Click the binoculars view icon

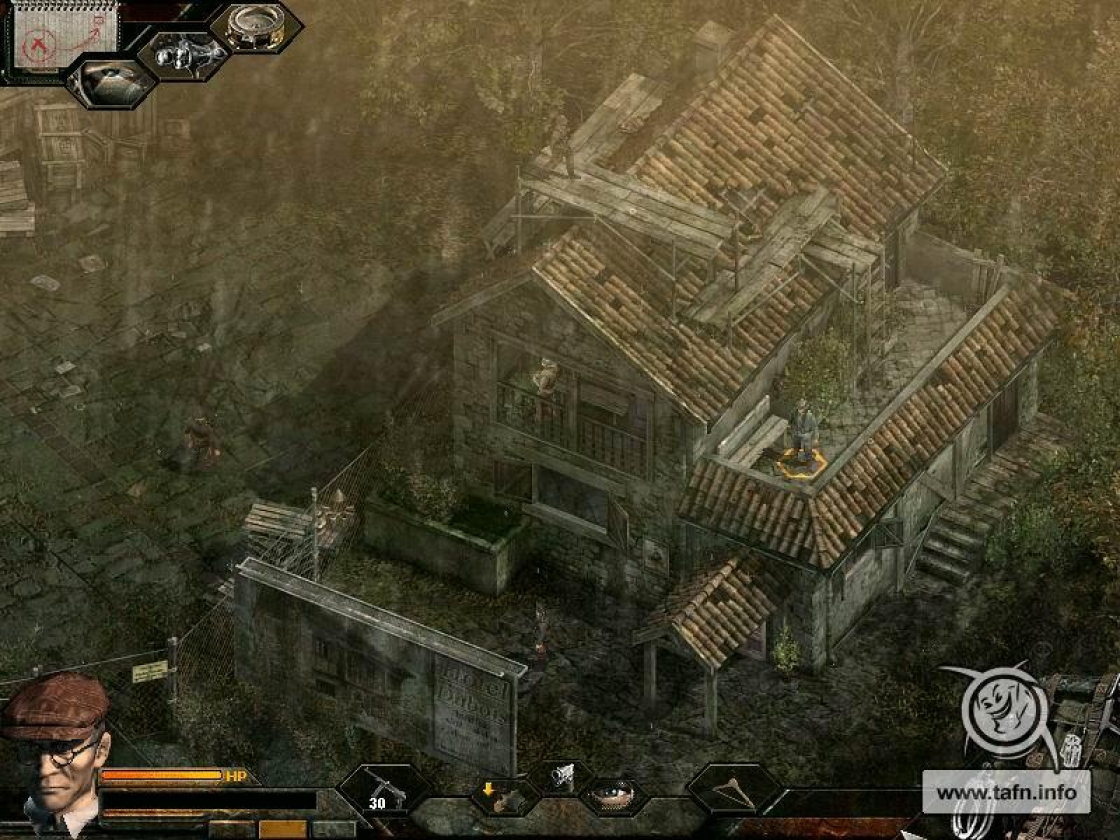pos(184,53)
